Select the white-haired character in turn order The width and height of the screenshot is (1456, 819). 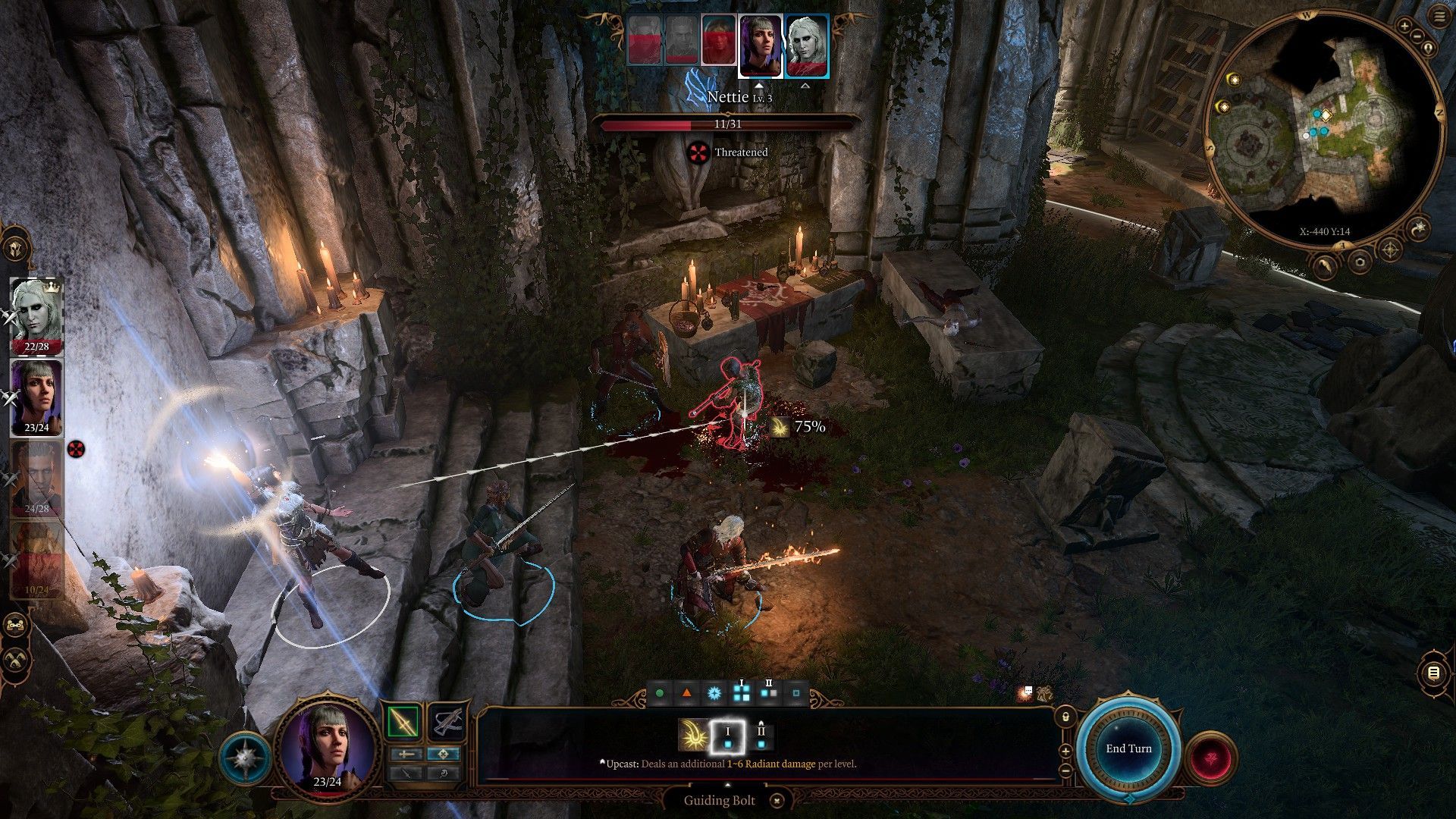coord(807,45)
